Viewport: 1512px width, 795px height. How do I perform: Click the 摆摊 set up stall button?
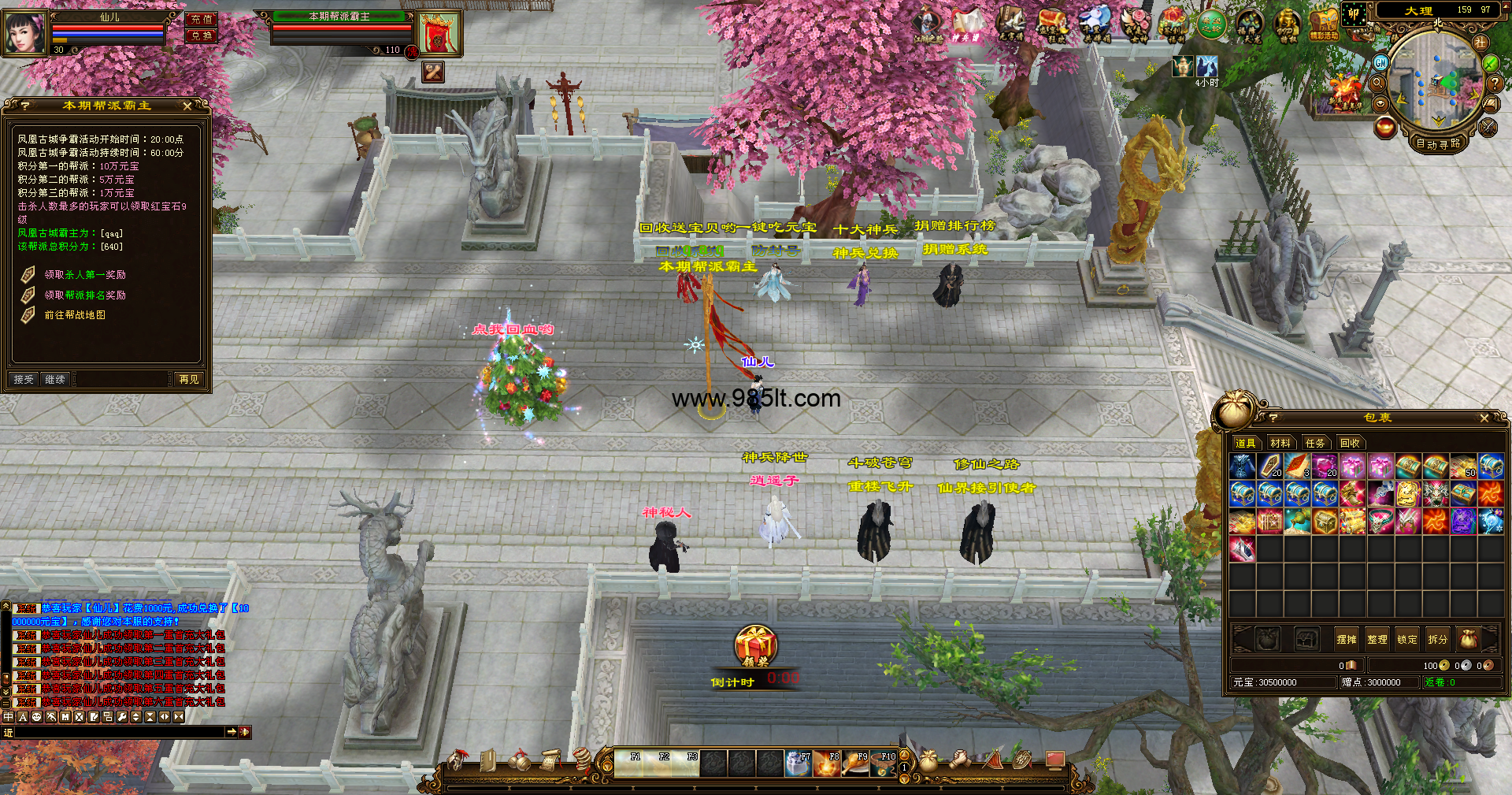click(1347, 640)
